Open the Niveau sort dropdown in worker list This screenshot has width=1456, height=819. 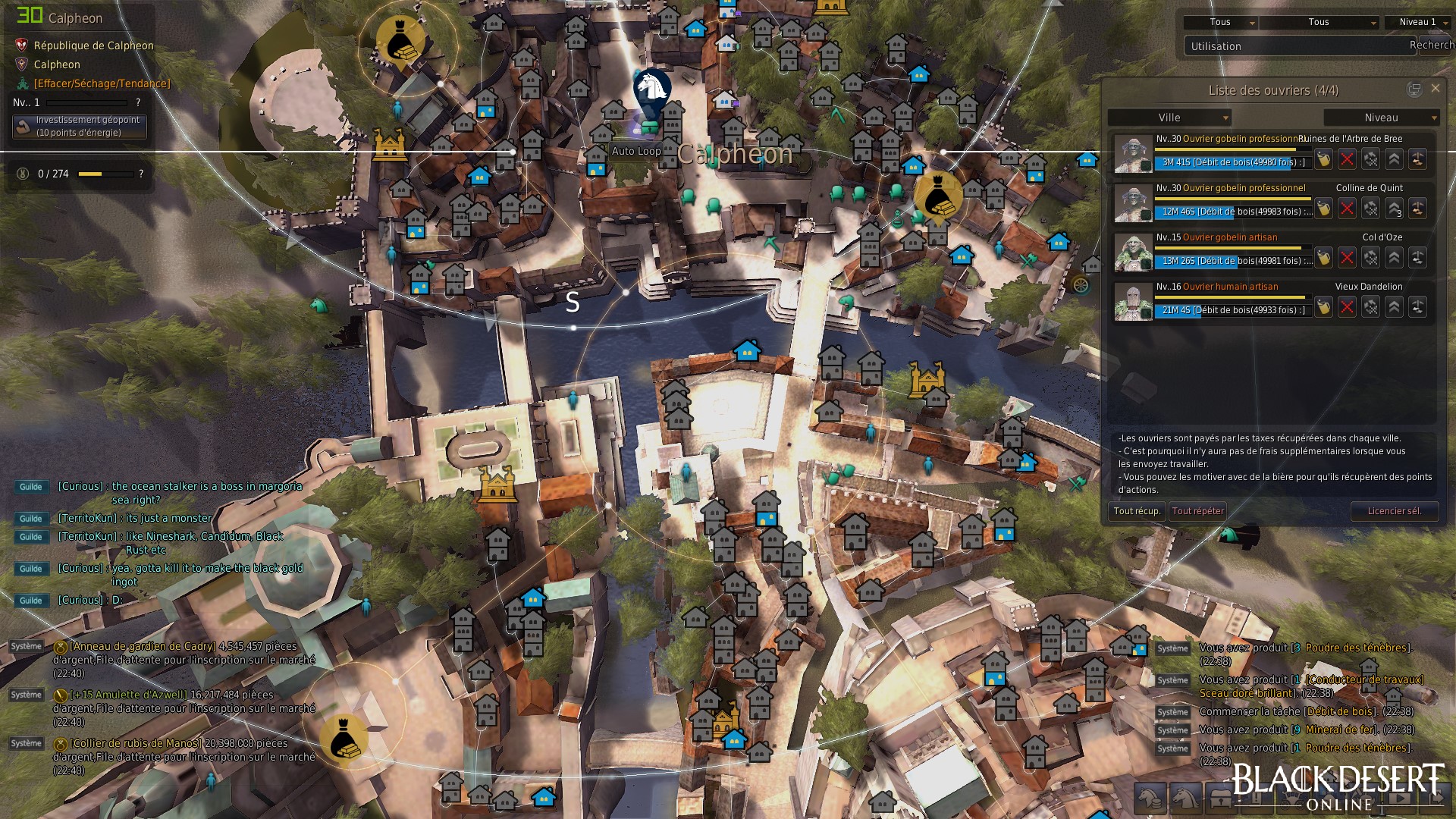coord(1381,118)
